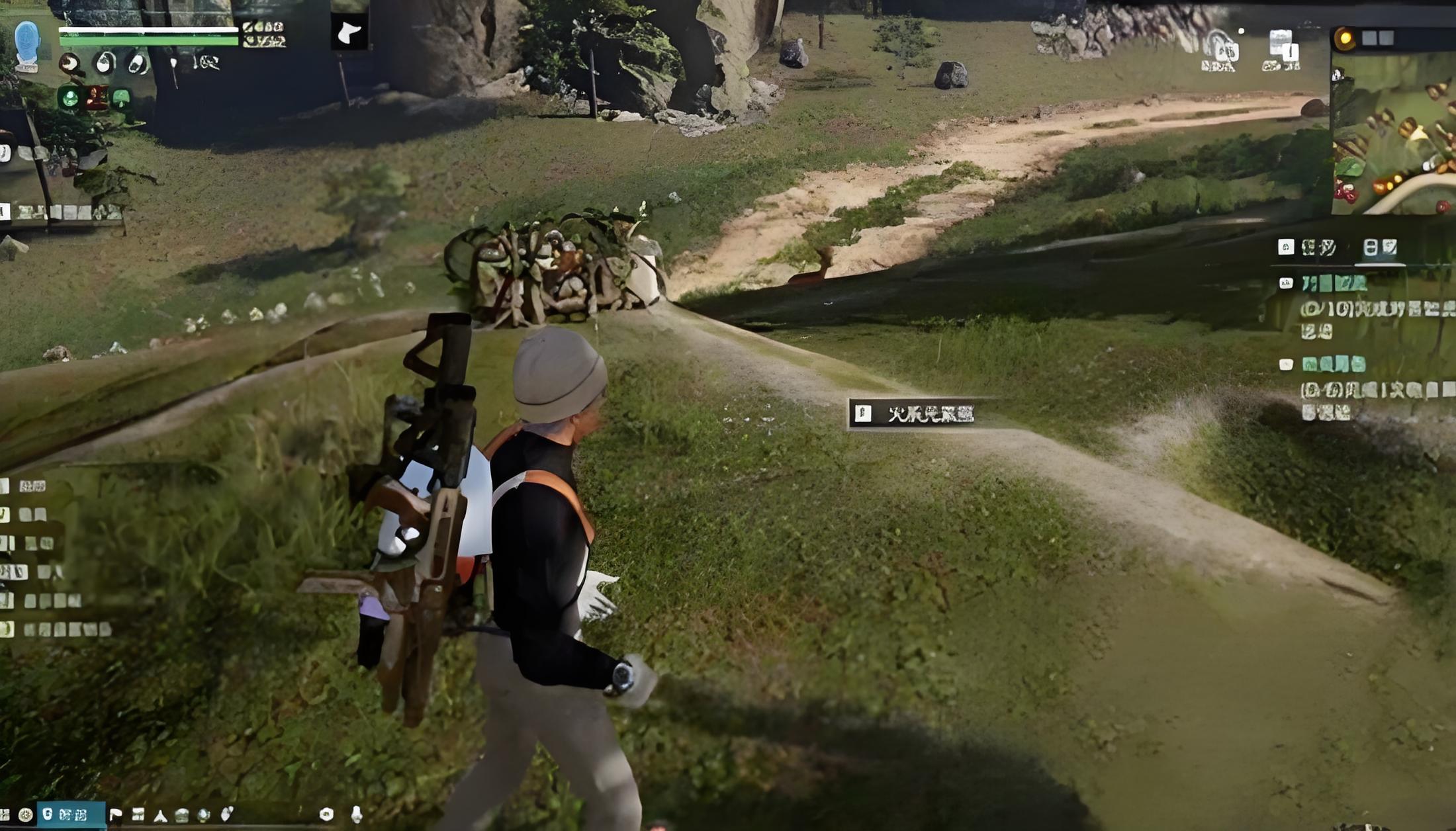Click the round gear icon in the bottom-left corner
The height and width of the screenshot is (831, 1456).
[26, 814]
